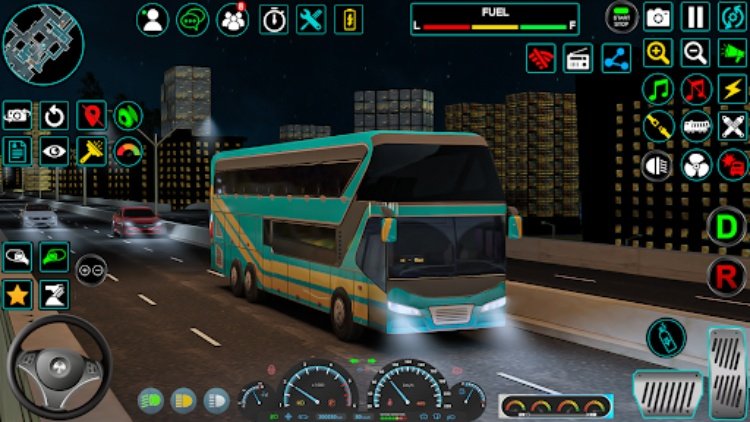The width and height of the screenshot is (750, 422).
Task: Shift into Drive with the D button
Action: [727, 227]
